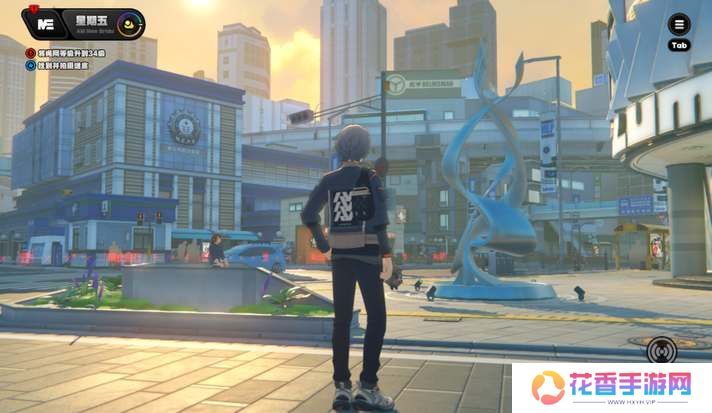
Task: Open the 花香手游网 watermark link
Action: pos(612,387)
